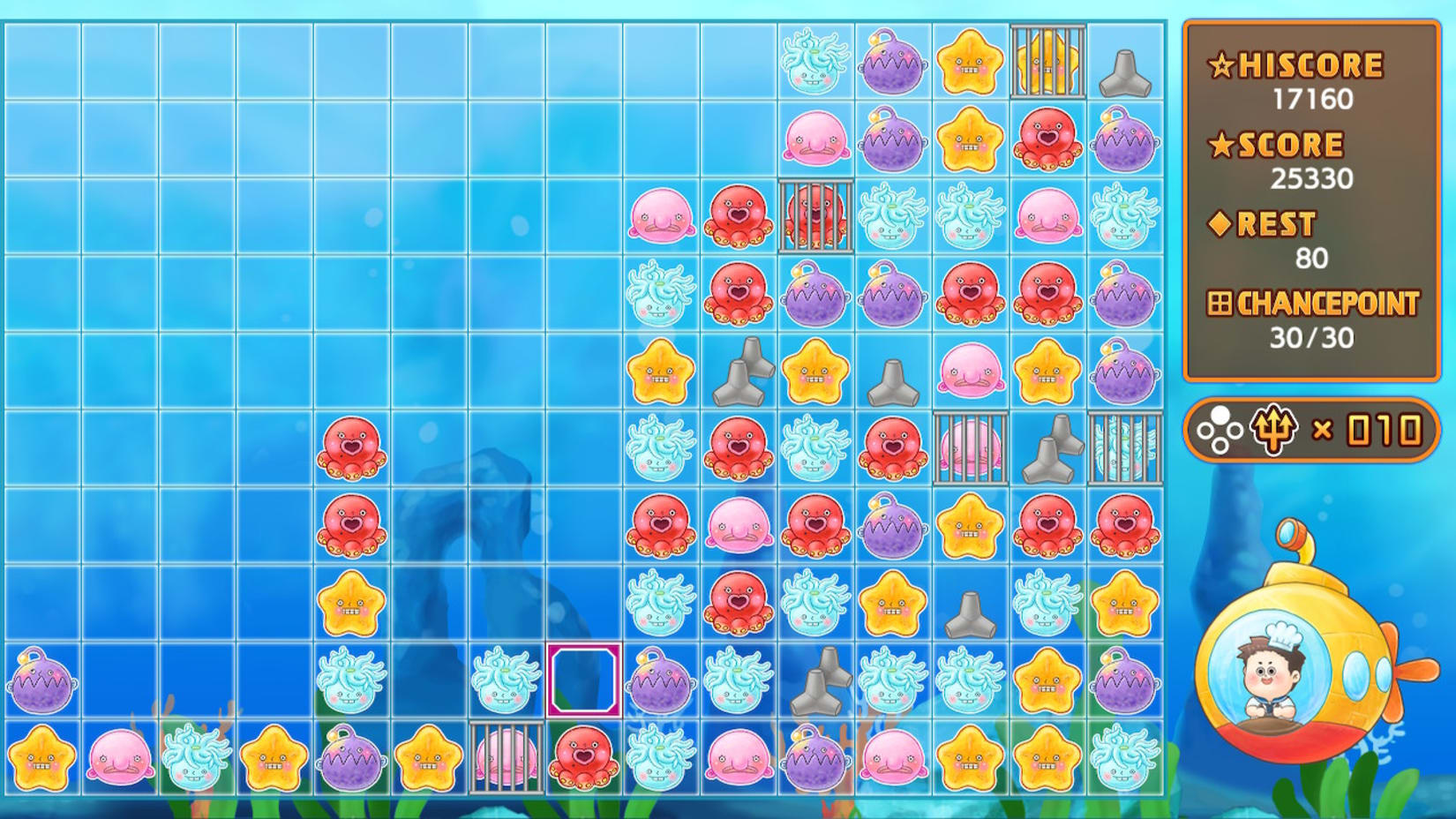
Task: Click the pink-highlighted selected cell on the board
Action: click(x=584, y=680)
